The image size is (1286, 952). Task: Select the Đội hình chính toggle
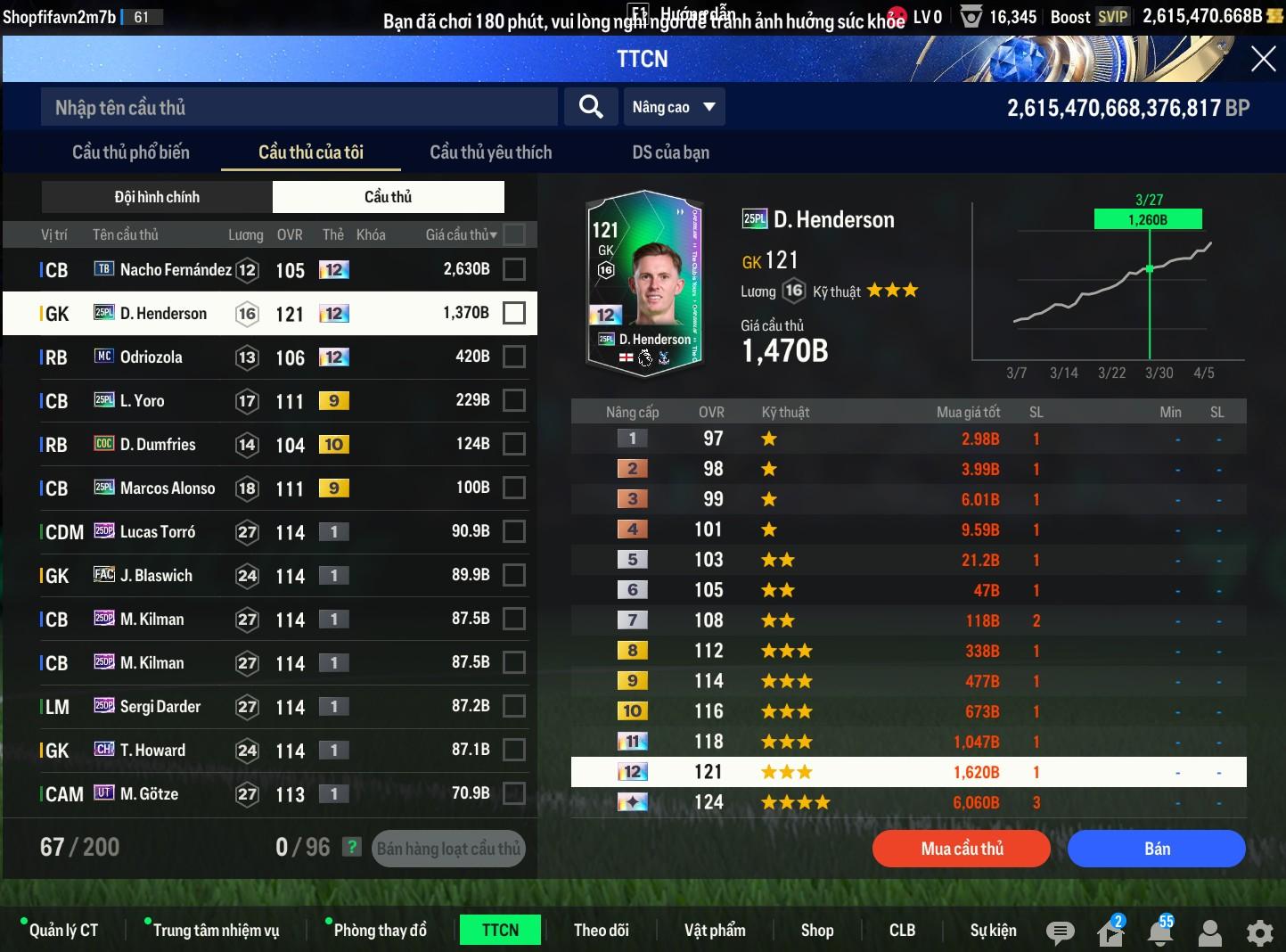pyautogui.click(x=157, y=197)
